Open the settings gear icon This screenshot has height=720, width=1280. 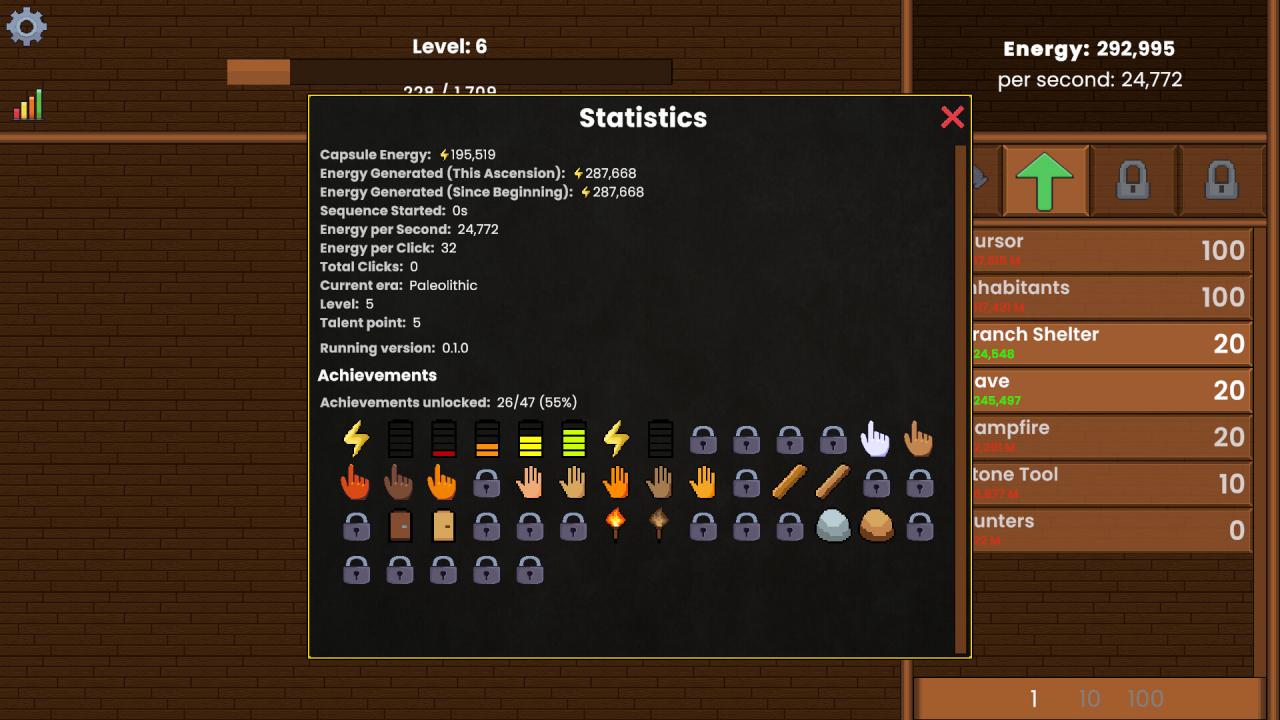click(x=26, y=27)
